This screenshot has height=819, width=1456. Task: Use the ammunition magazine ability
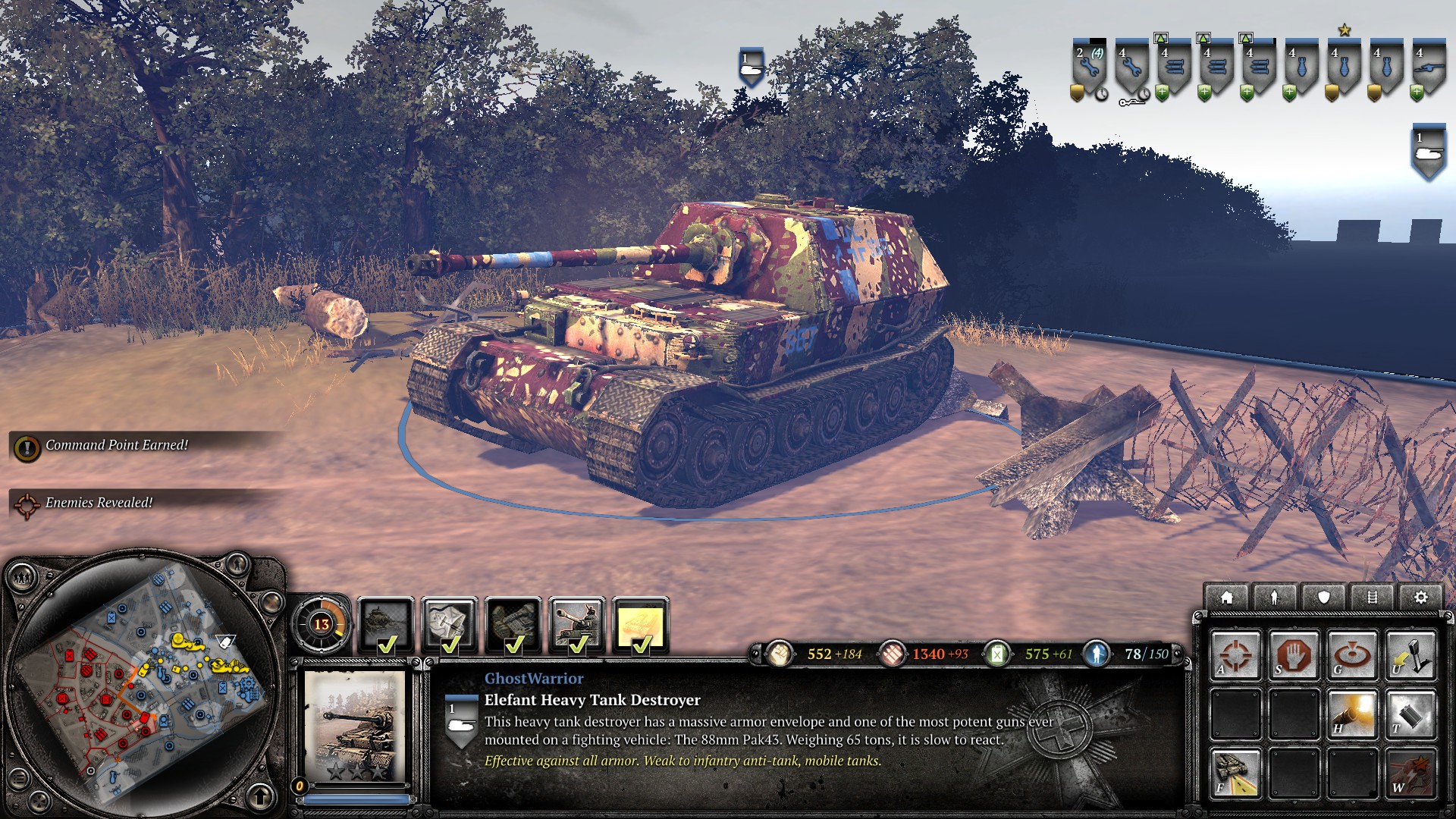1410,714
